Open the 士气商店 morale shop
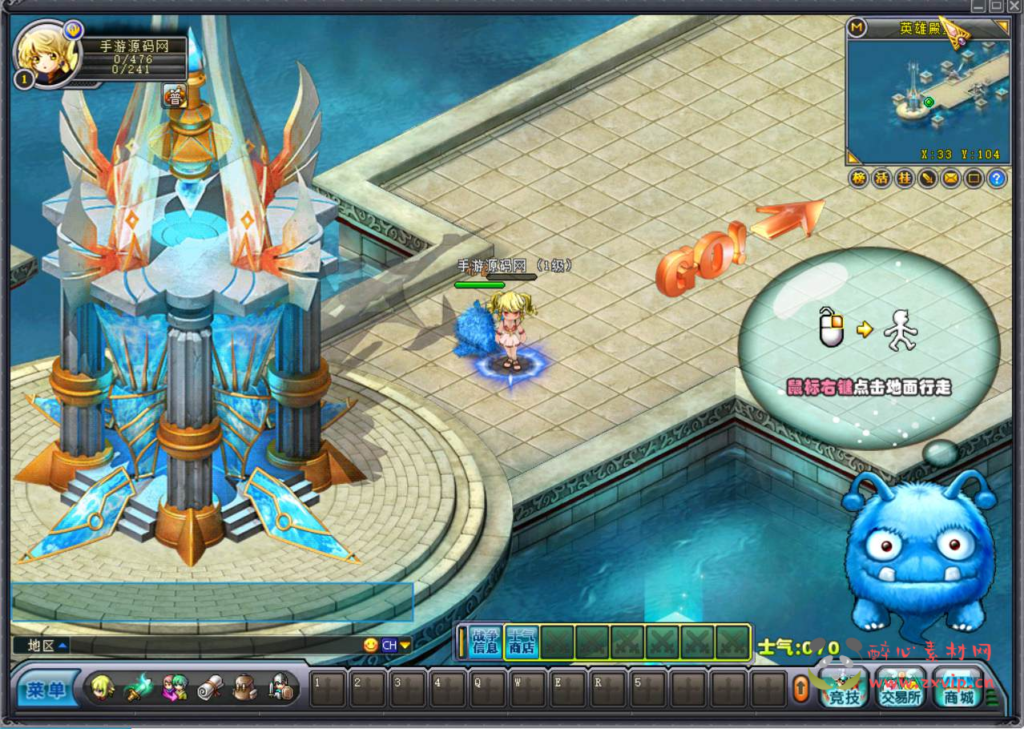The width and height of the screenshot is (1024, 729). [521, 642]
